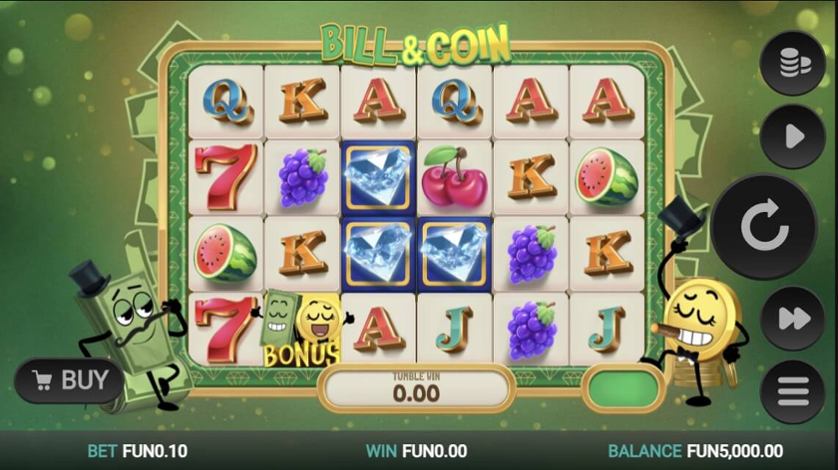This screenshot has height=470, width=838.
Task: Open the BUY bonus feature
Action: pos(69,380)
